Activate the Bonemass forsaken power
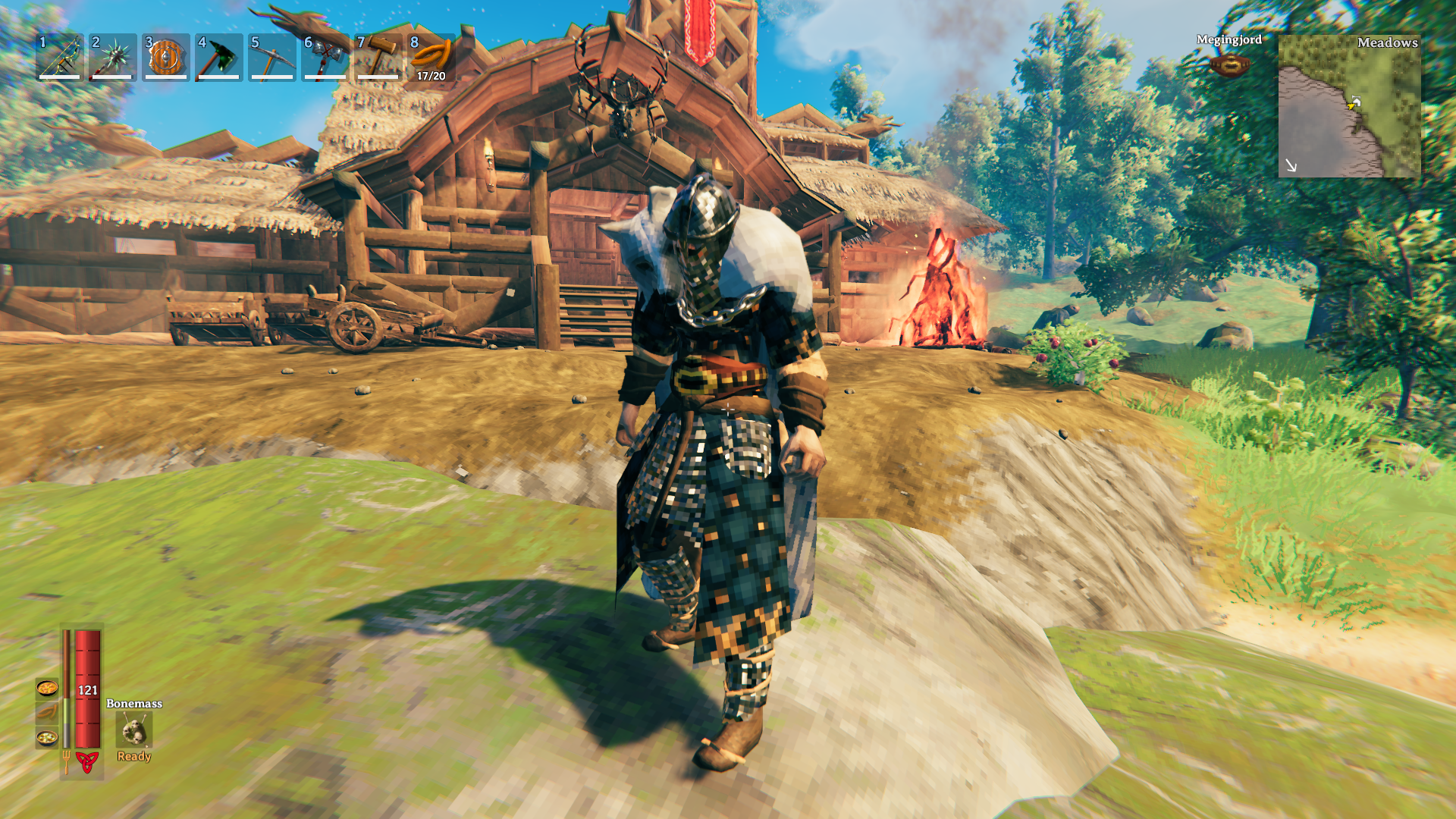The image size is (1456, 819). [x=134, y=731]
